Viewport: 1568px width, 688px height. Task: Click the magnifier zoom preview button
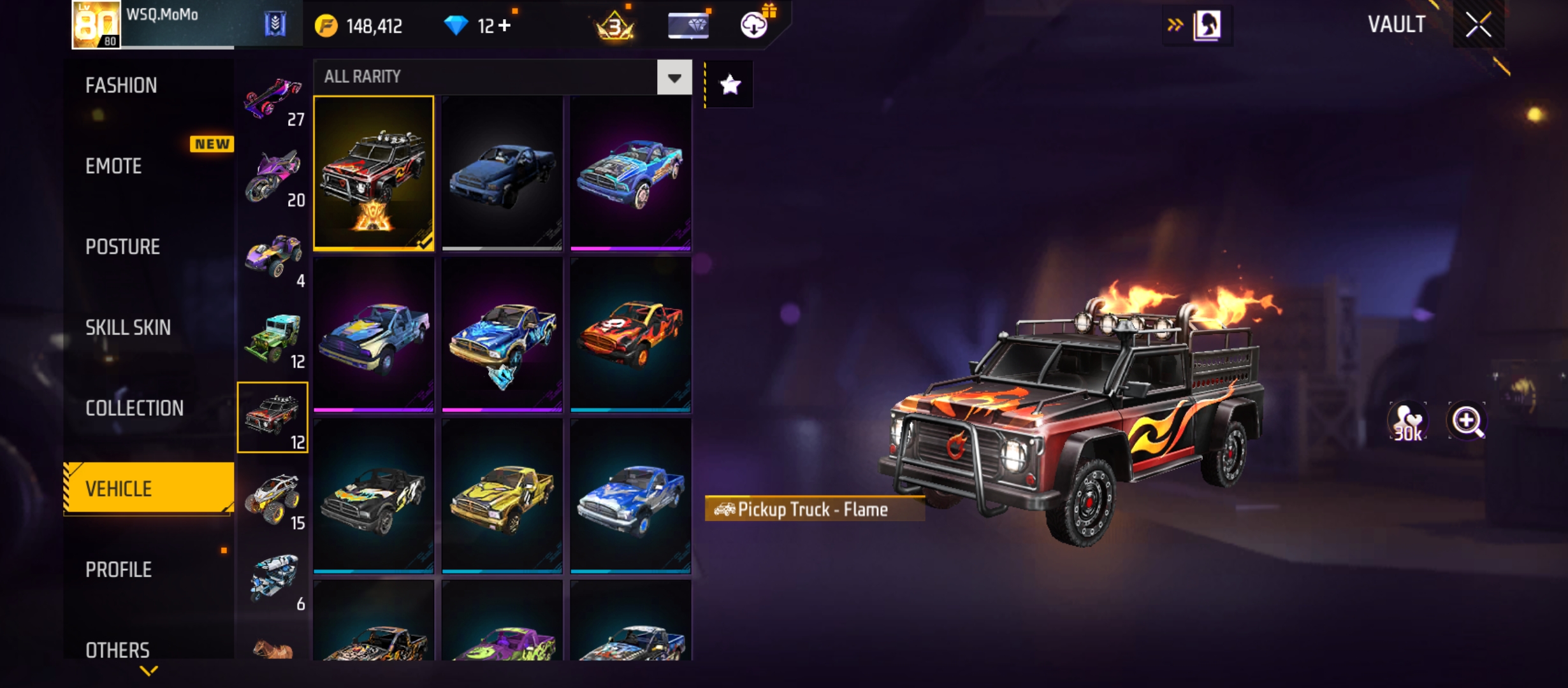(x=1467, y=421)
